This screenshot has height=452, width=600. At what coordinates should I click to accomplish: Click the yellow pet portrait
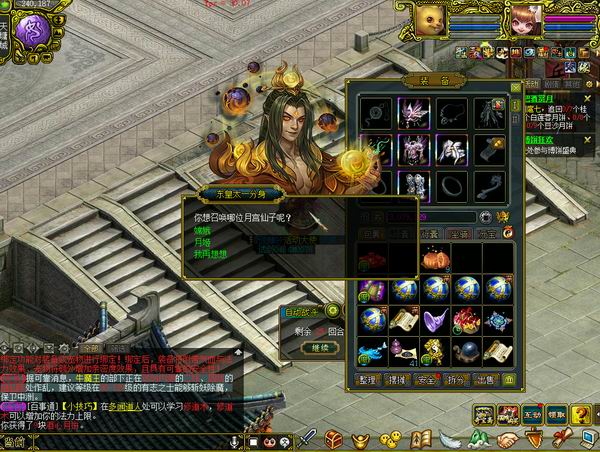tap(431, 18)
